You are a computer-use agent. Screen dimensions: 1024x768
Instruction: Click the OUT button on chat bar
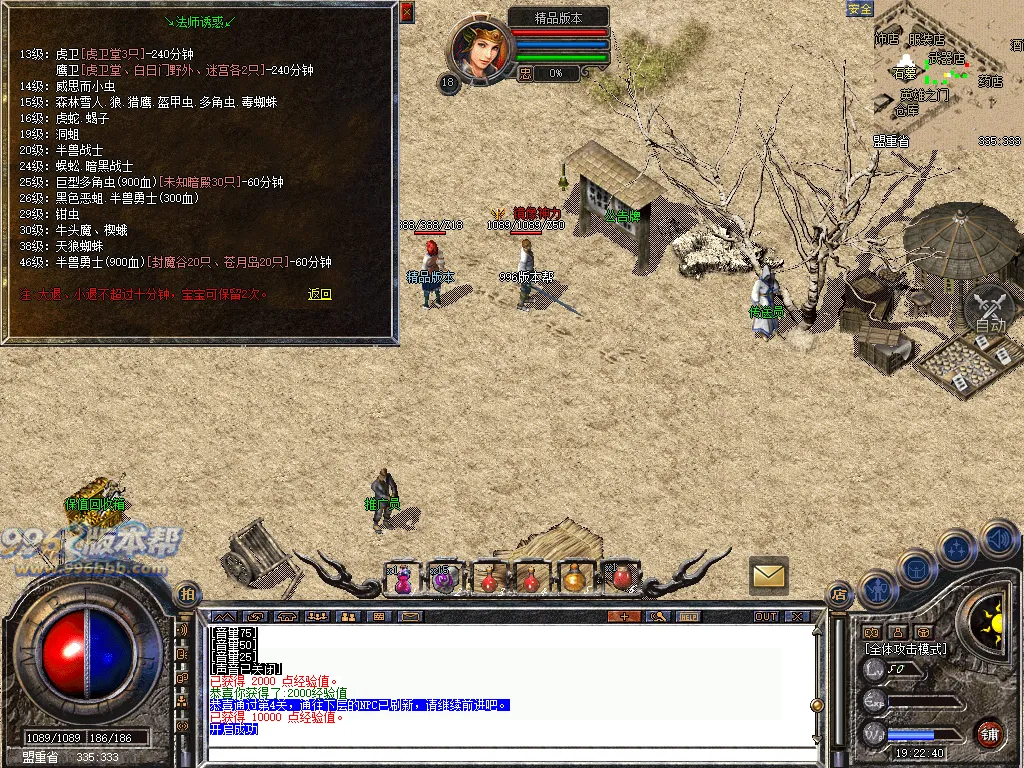(x=766, y=616)
